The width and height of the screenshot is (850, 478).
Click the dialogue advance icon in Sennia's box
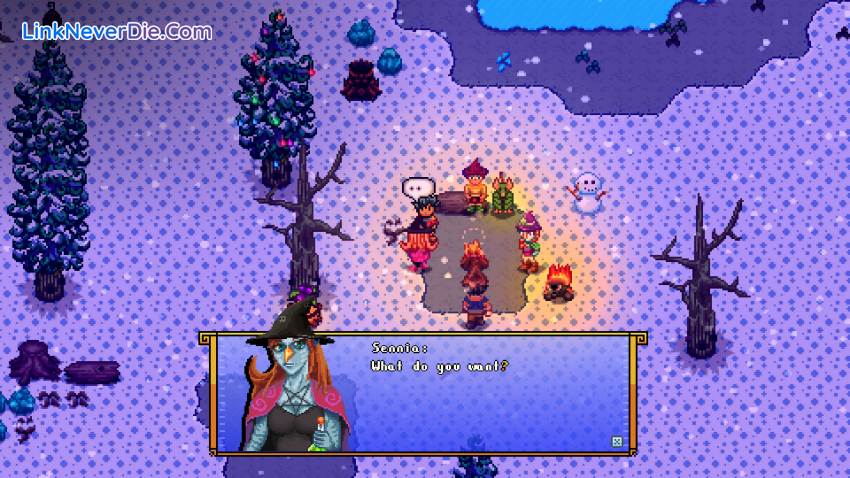coord(616,441)
